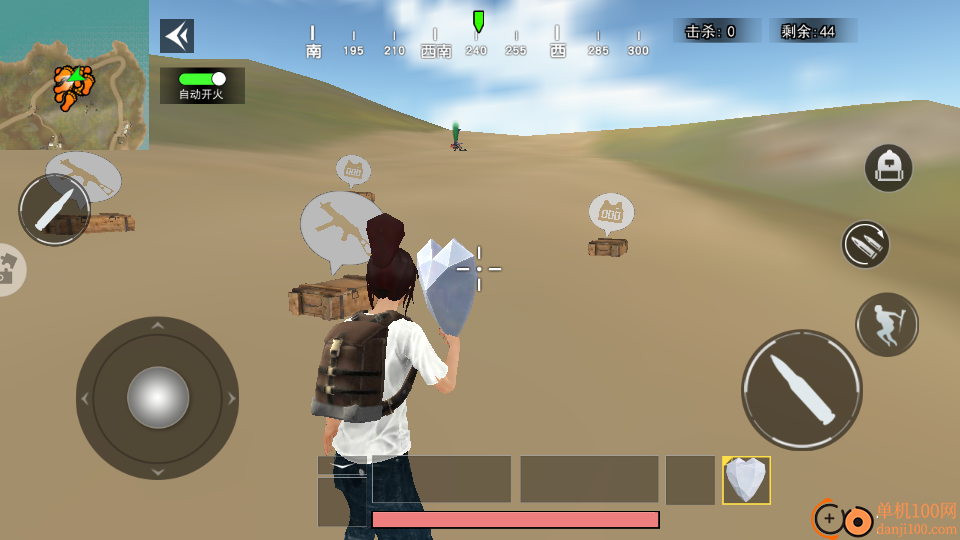Reload using the bullets icon

(x=865, y=244)
